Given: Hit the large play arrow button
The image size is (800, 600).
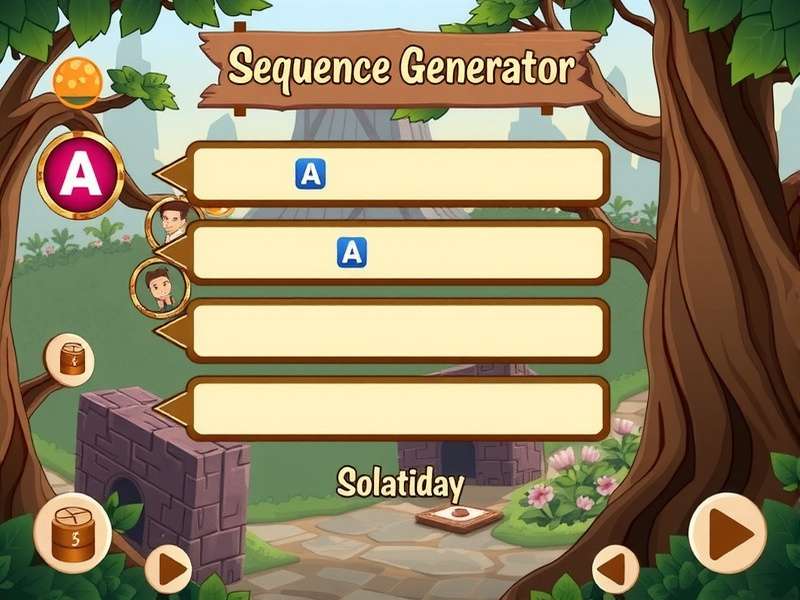Looking at the screenshot, I should click(x=727, y=533).
